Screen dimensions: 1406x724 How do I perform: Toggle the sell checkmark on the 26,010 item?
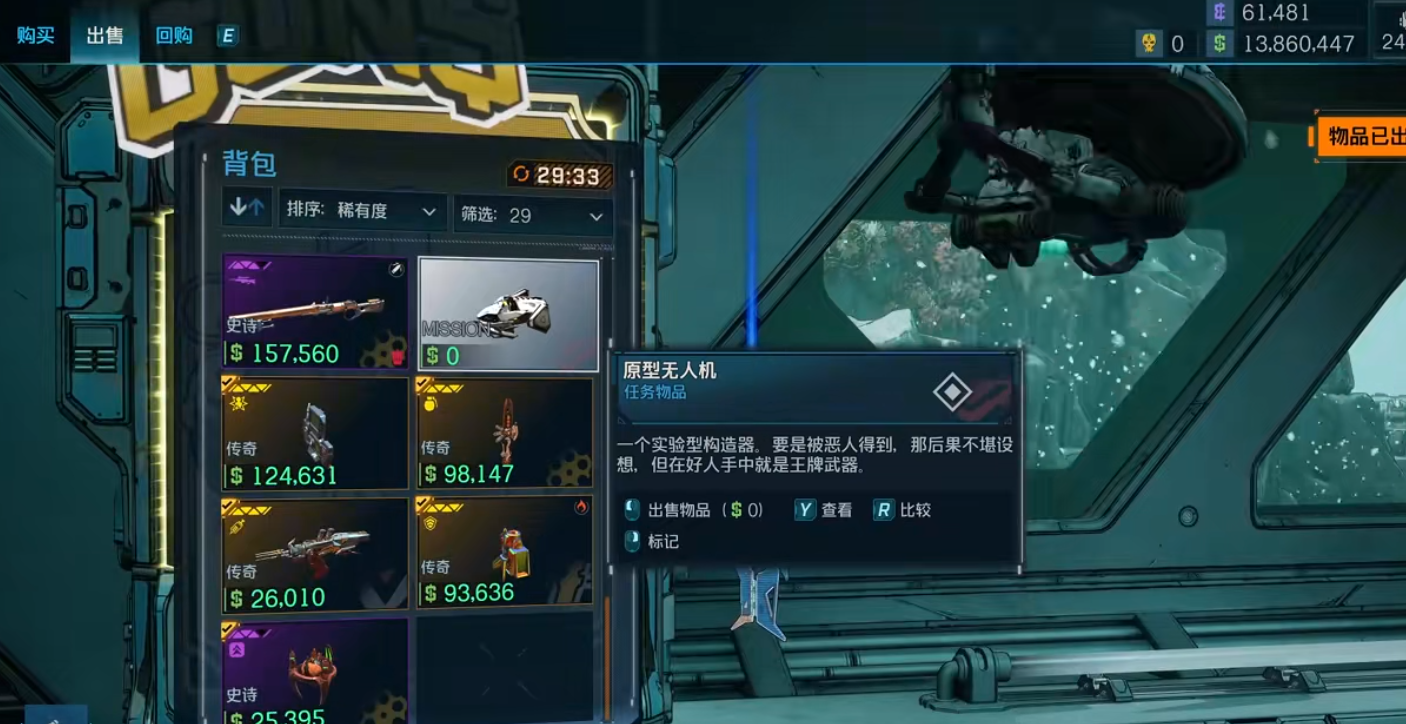[227, 504]
